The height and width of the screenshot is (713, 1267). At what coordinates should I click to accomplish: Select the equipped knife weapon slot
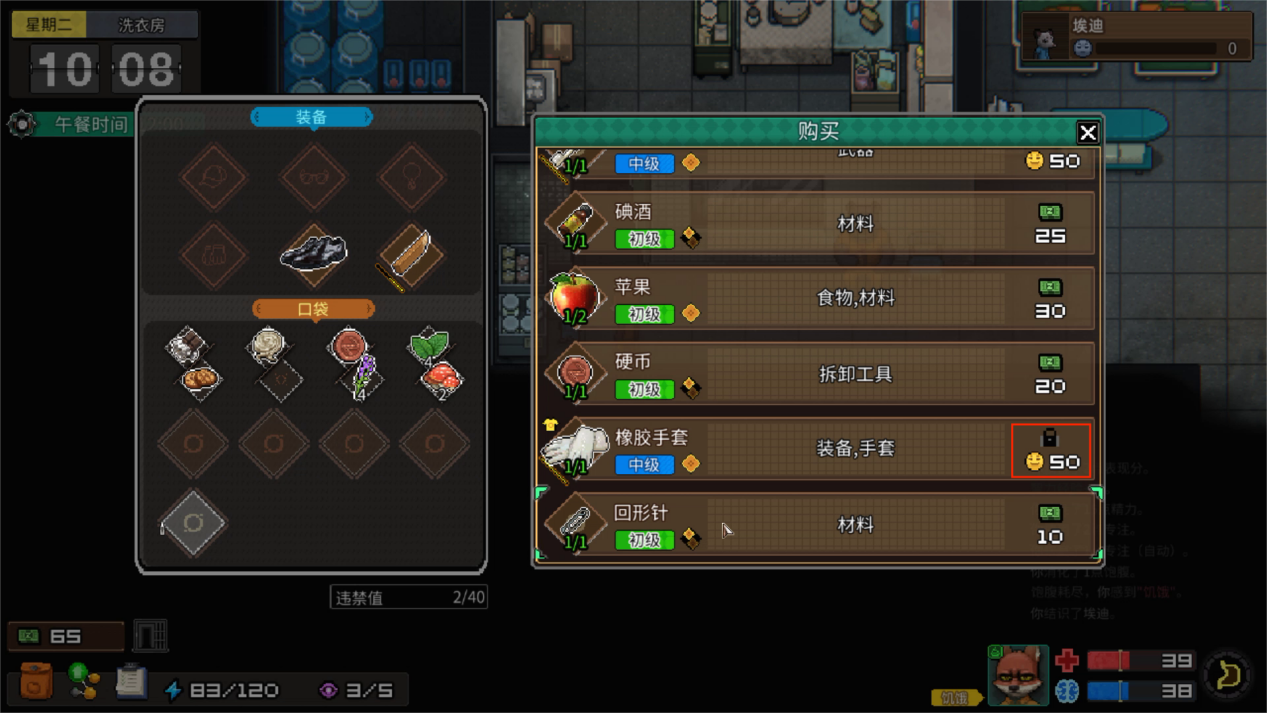point(410,255)
